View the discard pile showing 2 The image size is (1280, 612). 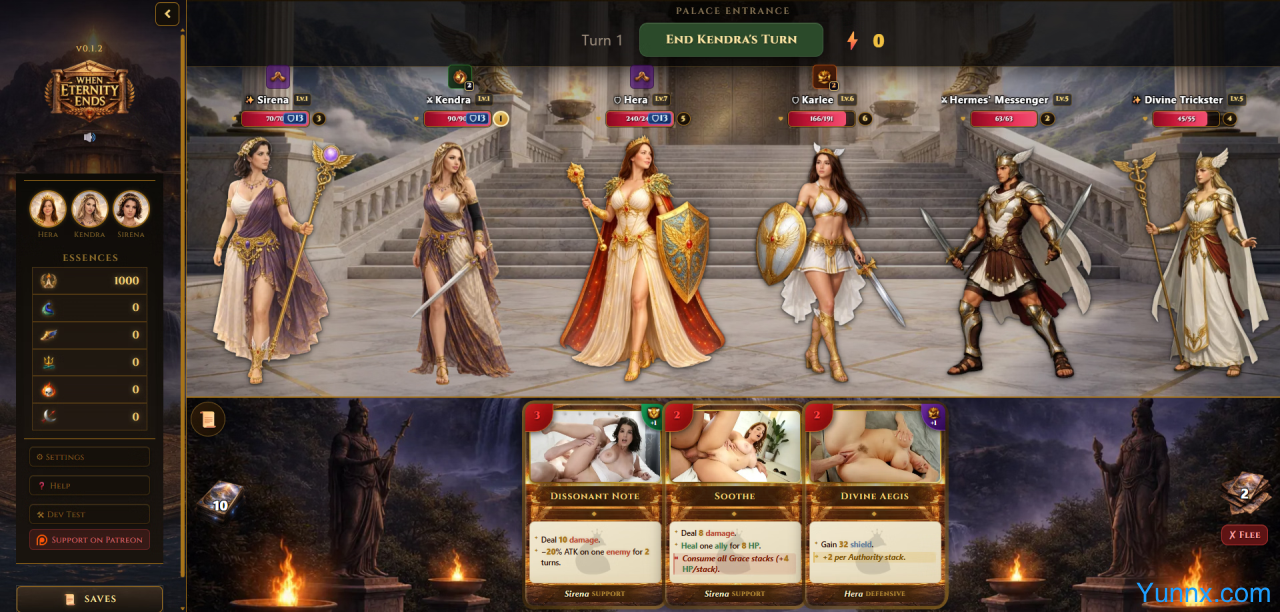point(1244,490)
